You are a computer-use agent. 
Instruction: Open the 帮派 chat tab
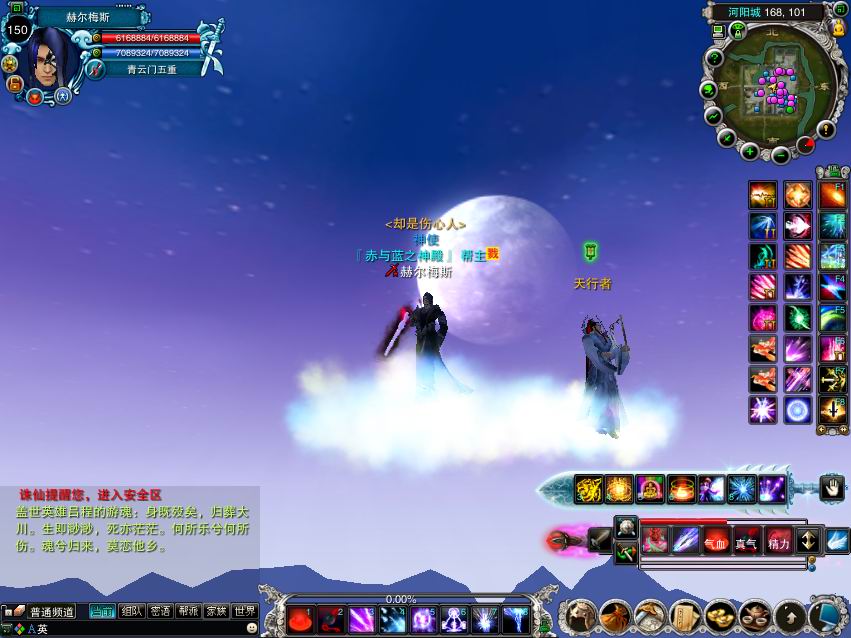coord(188,611)
